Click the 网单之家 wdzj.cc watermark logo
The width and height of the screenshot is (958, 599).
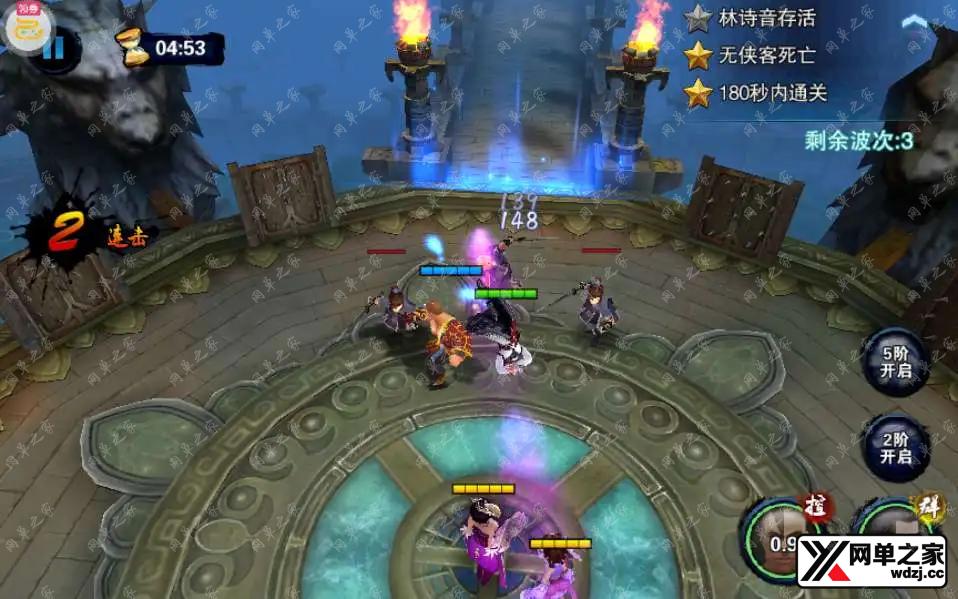tap(870, 560)
